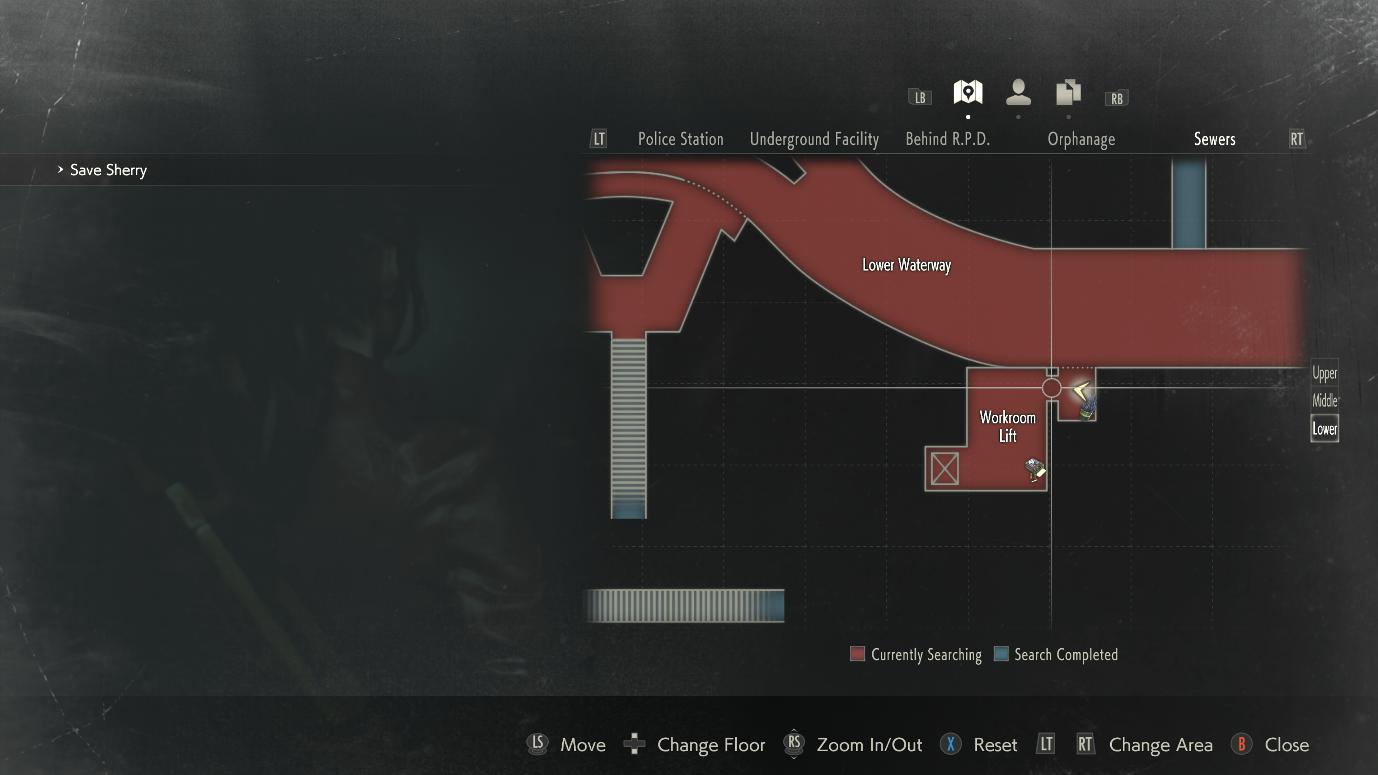The height and width of the screenshot is (775, 1378).
Task: Click the Search Completed legend entry
Action: [1056, 655]
